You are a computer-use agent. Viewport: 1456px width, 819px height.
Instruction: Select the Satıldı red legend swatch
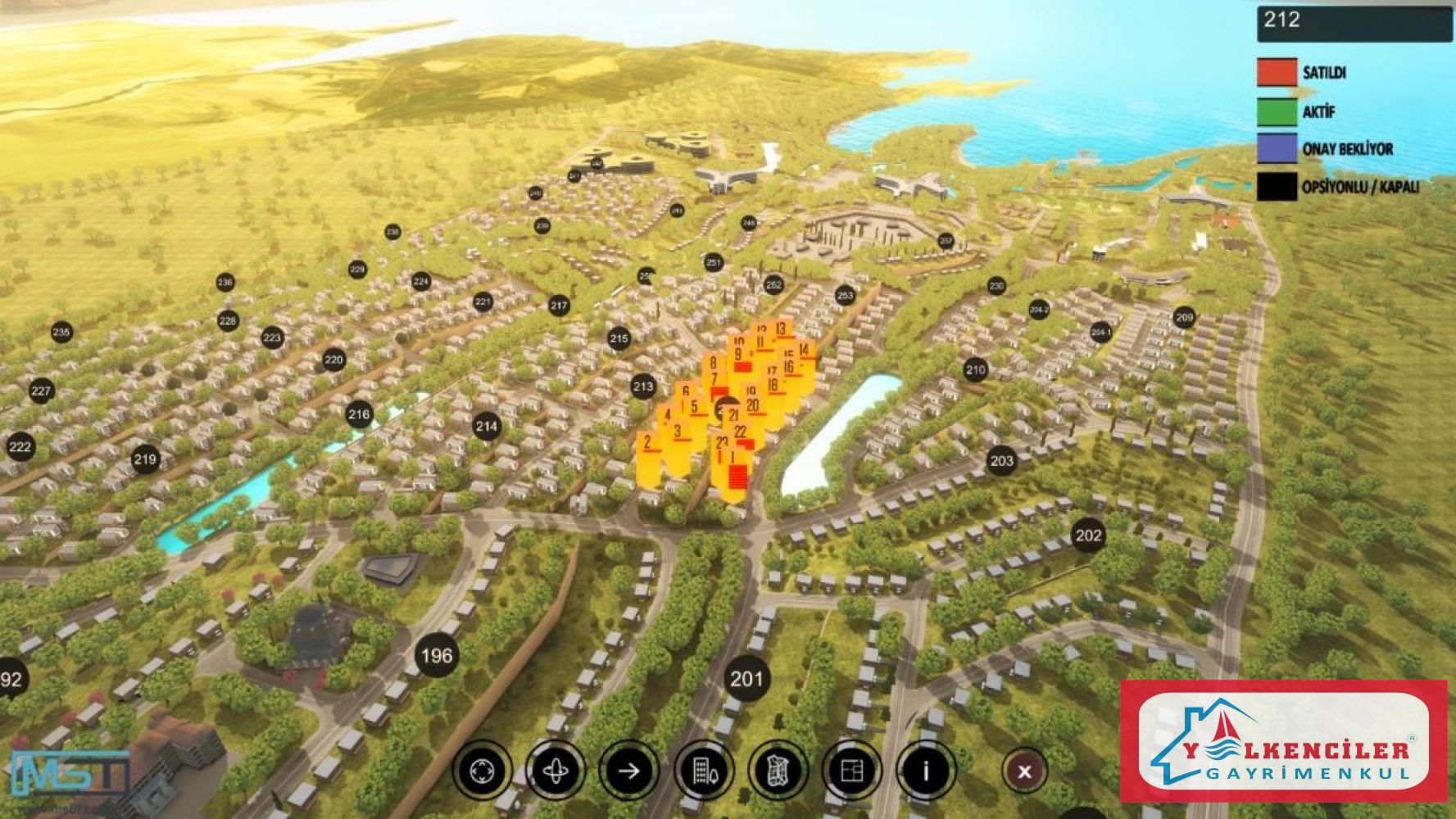click(1277, 72)
